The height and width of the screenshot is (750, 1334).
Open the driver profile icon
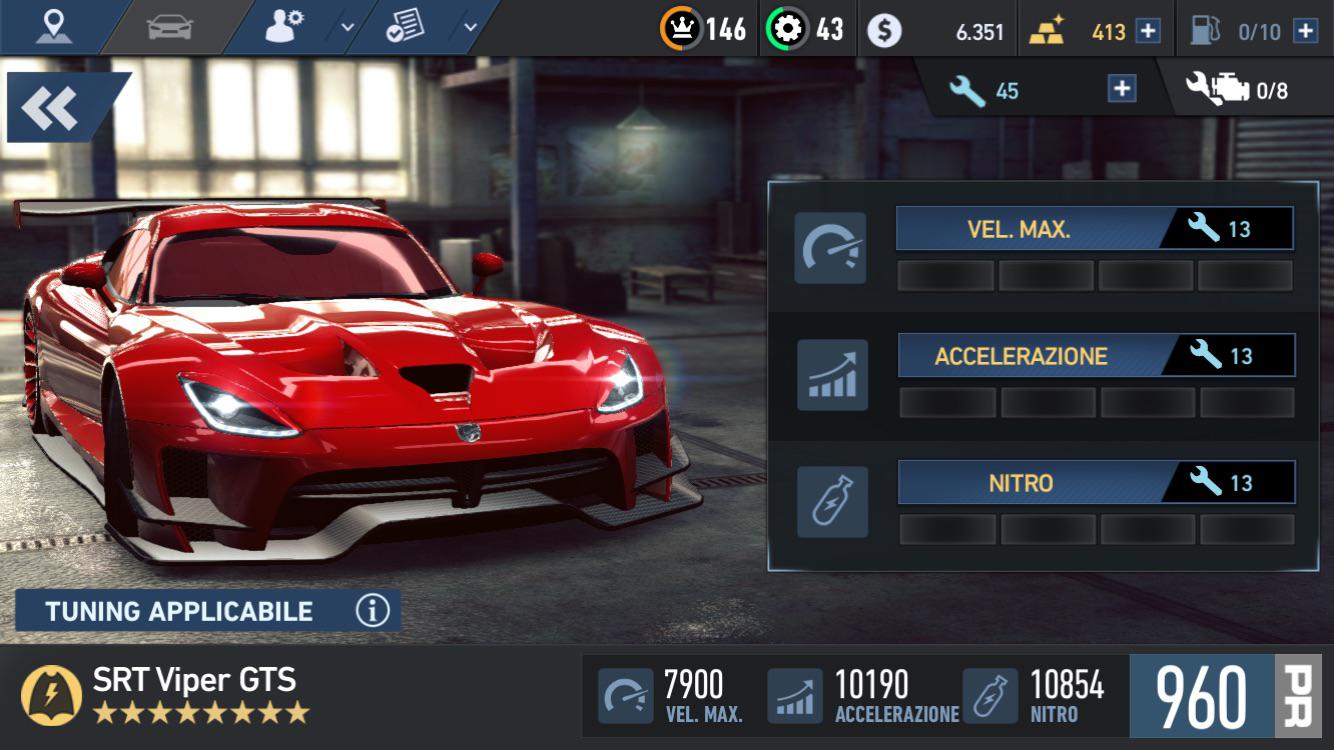(x=282, y=28)
